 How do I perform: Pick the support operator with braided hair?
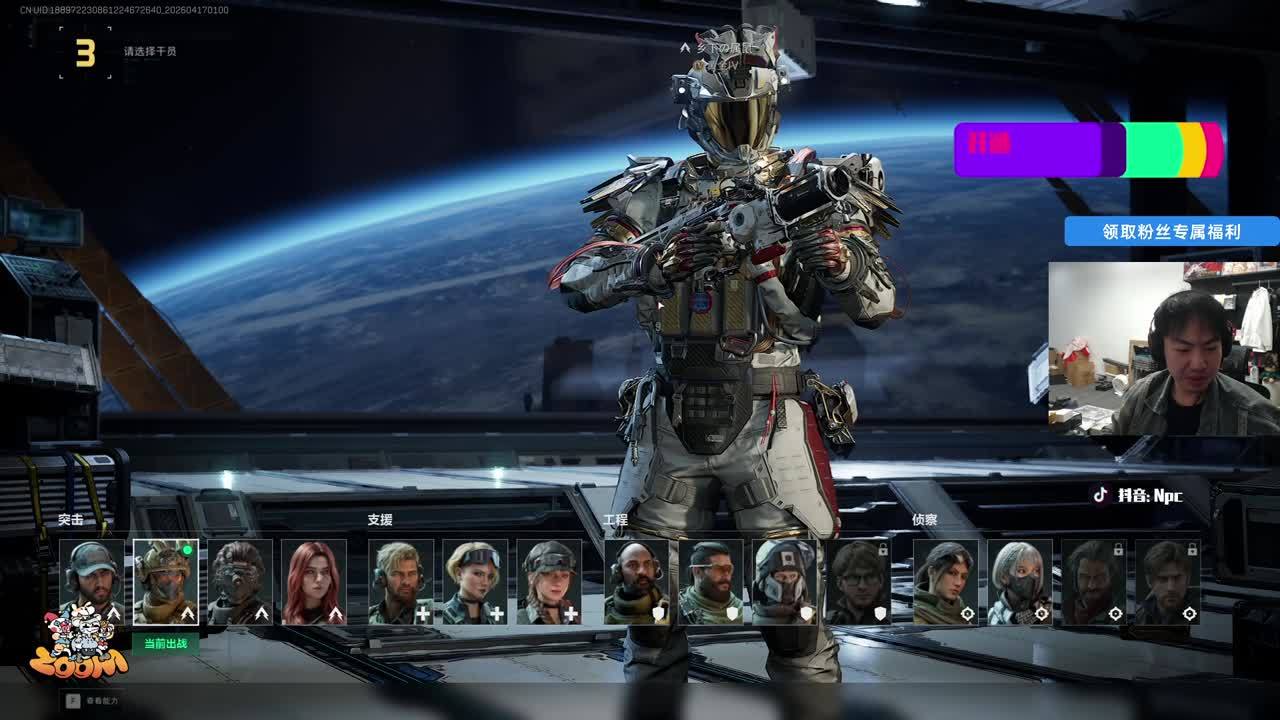(x=549, y=582)
